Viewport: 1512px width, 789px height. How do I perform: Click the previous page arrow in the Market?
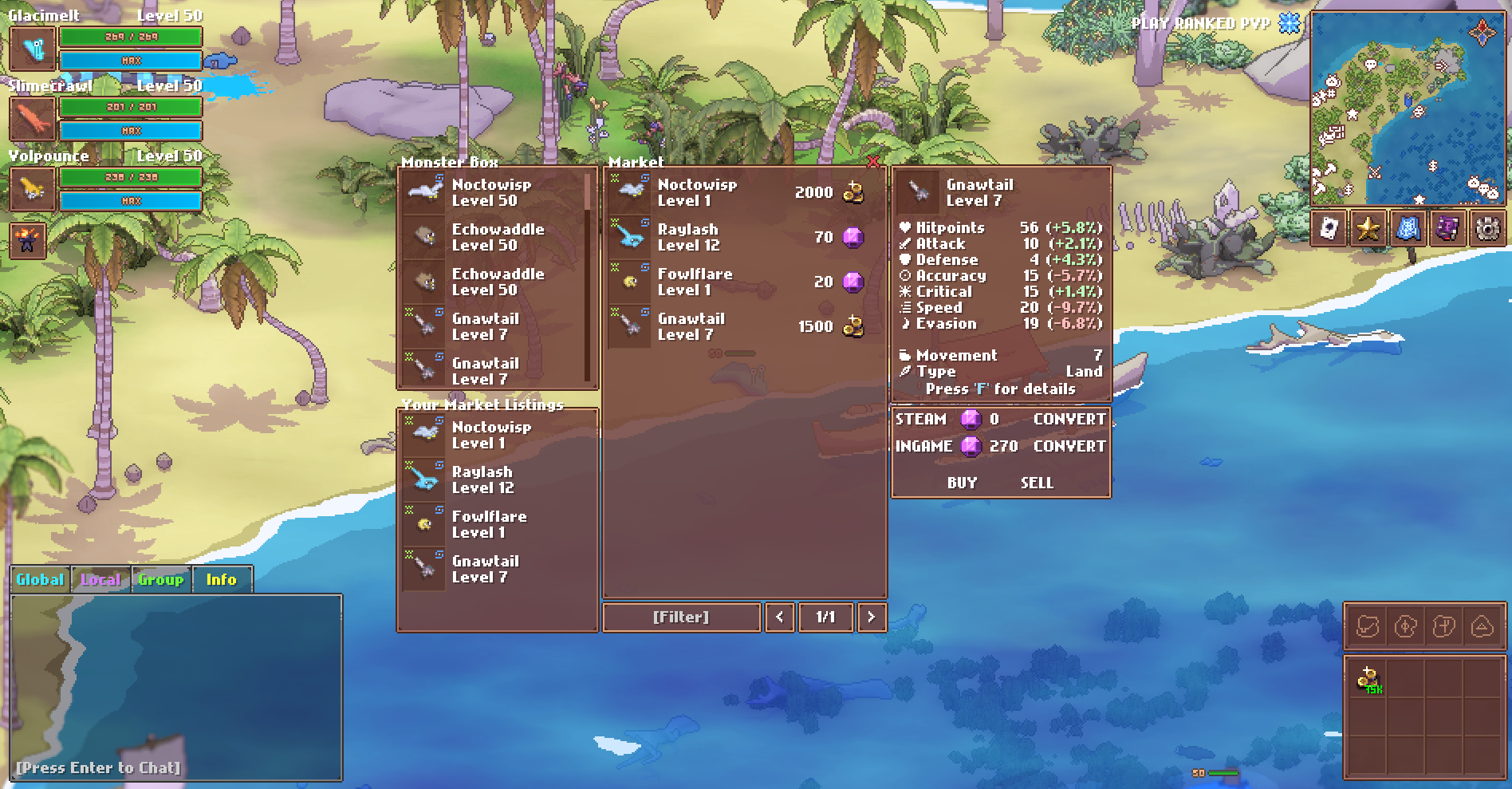[779, 617]
